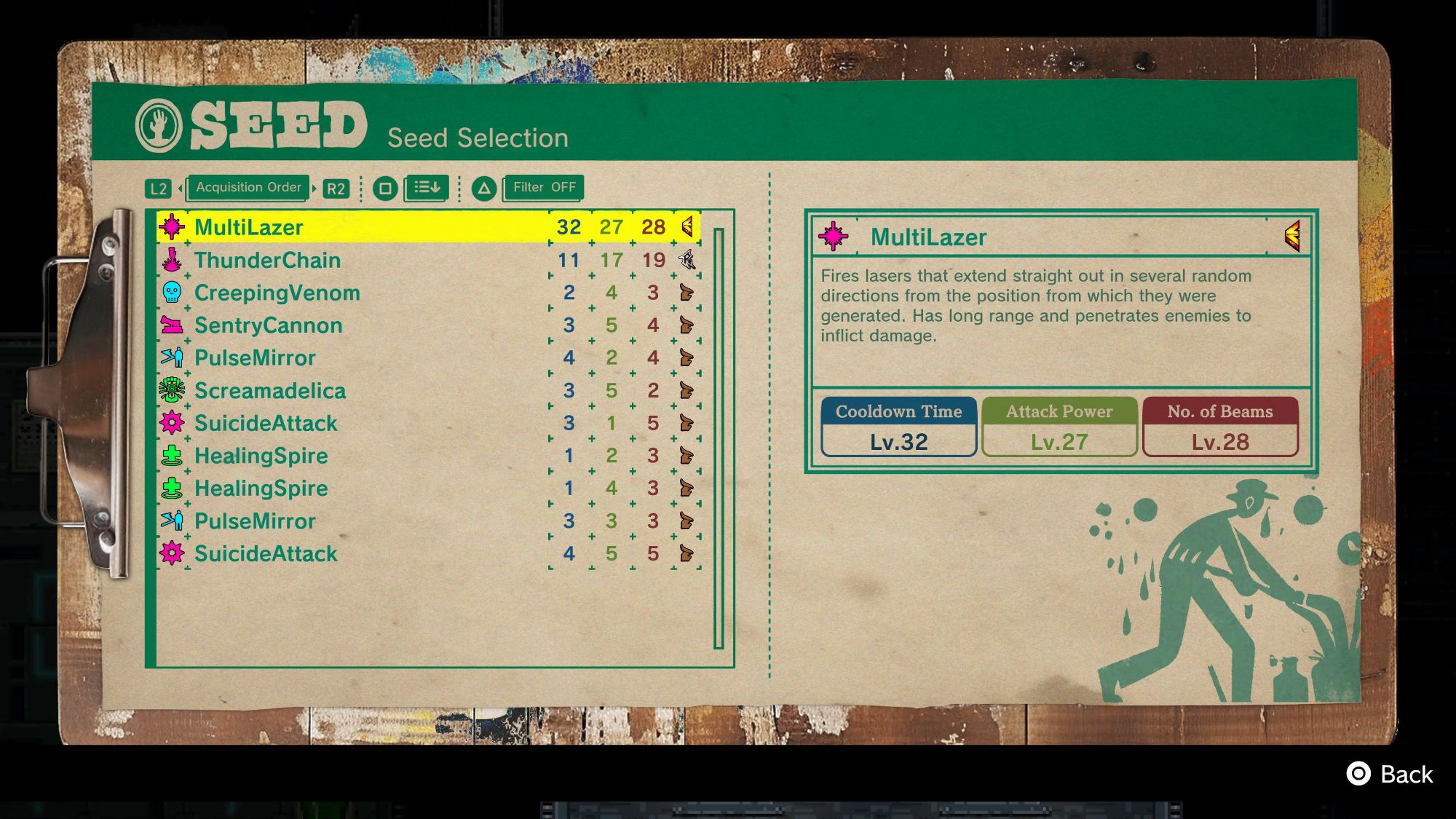Select the SentryCannon seed

coord(428,325)
